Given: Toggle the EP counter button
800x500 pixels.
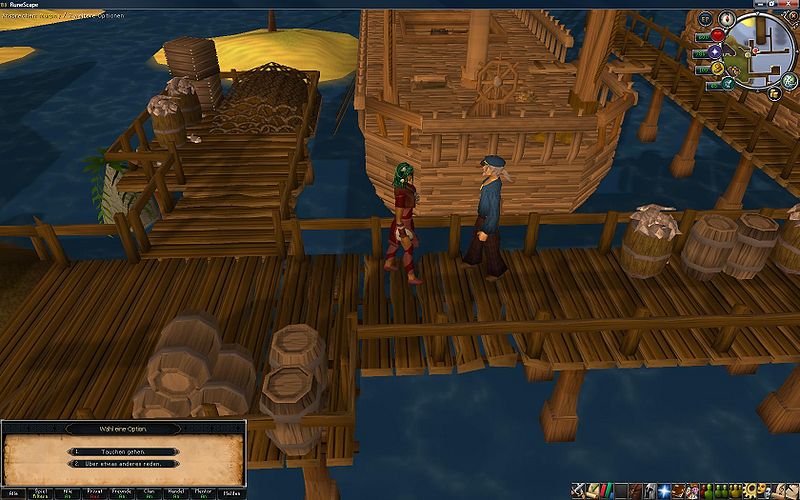Looking at the screenshot, I should [705, 19].
